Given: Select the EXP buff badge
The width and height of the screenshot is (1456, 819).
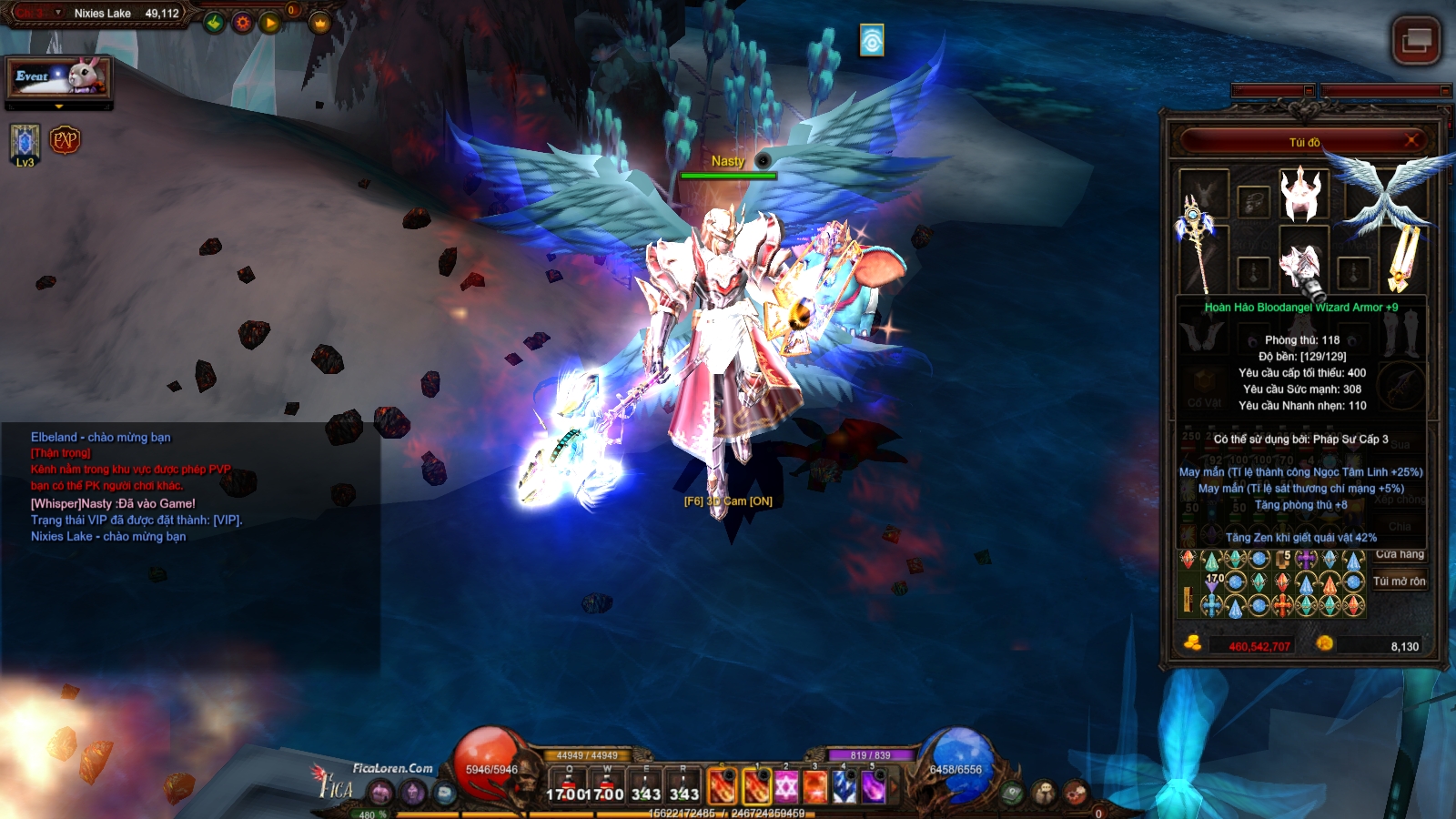Looking at the screenshot, I should 65,140.
